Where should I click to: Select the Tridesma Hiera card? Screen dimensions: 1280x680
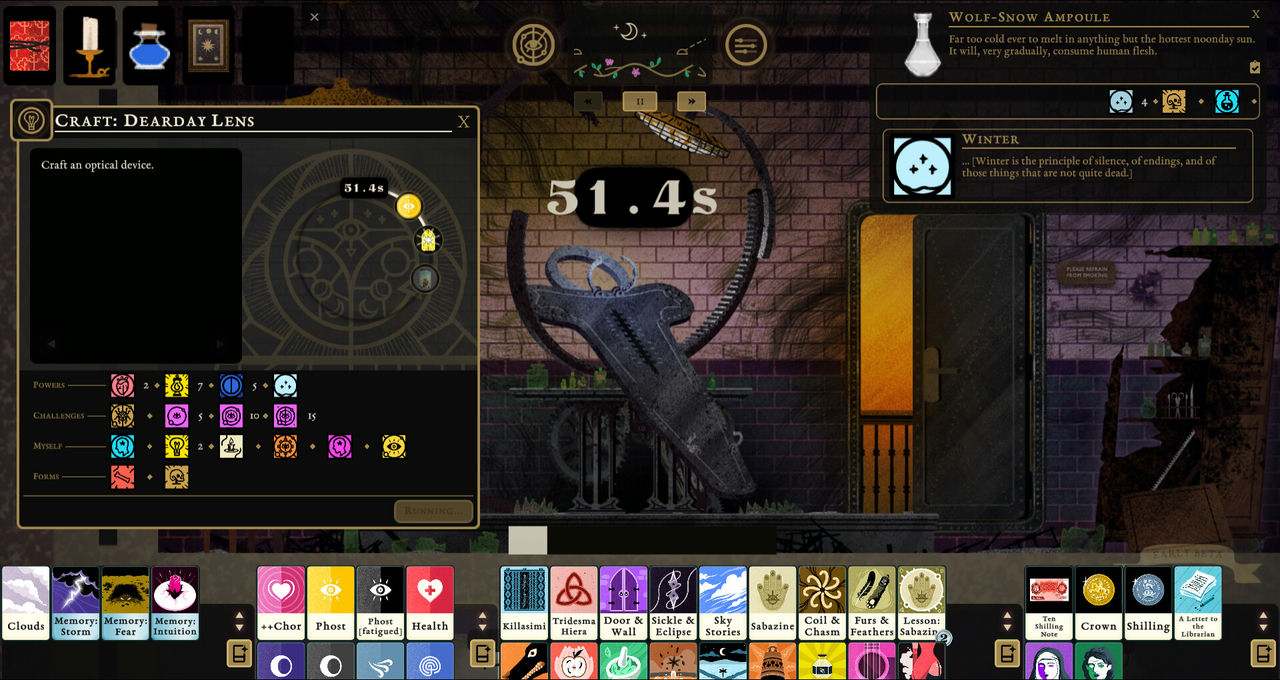click(574, 603)
